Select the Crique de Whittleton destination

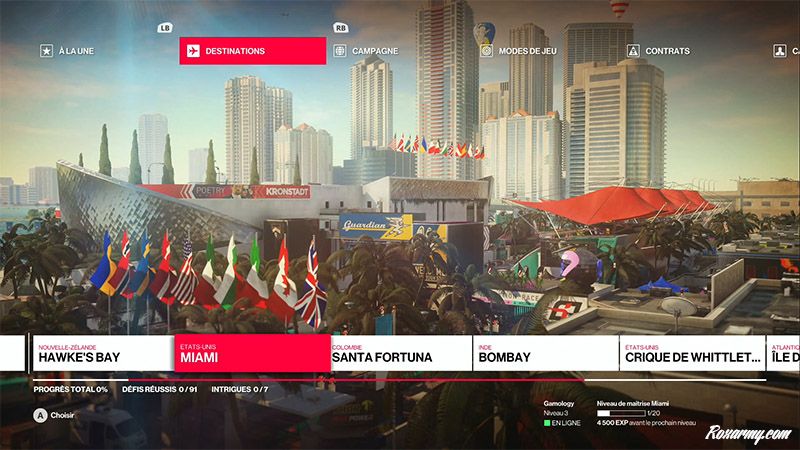(692, 353)
